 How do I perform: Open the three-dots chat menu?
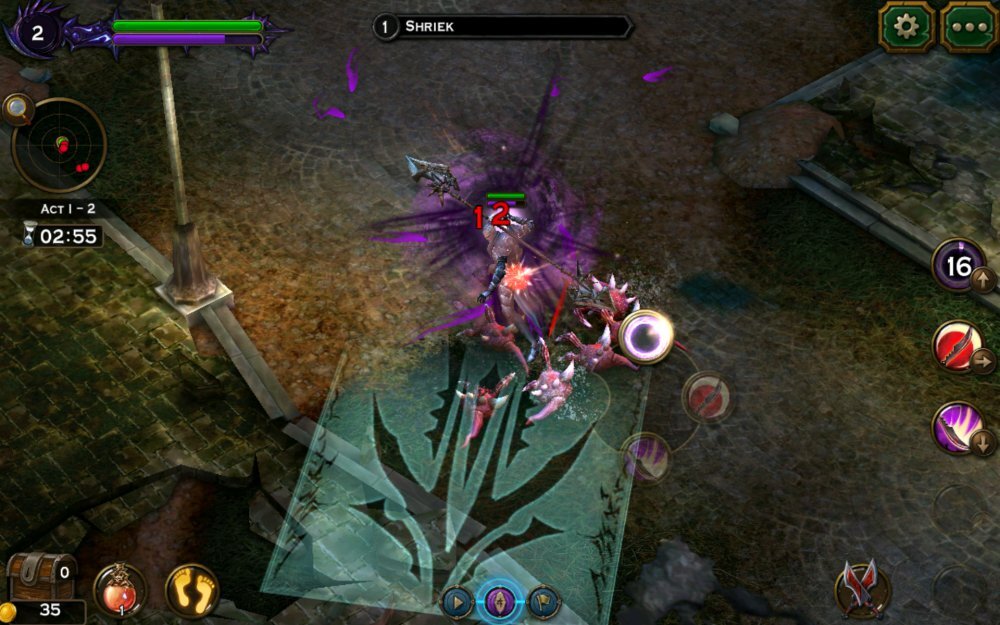[x=967, y=26]
